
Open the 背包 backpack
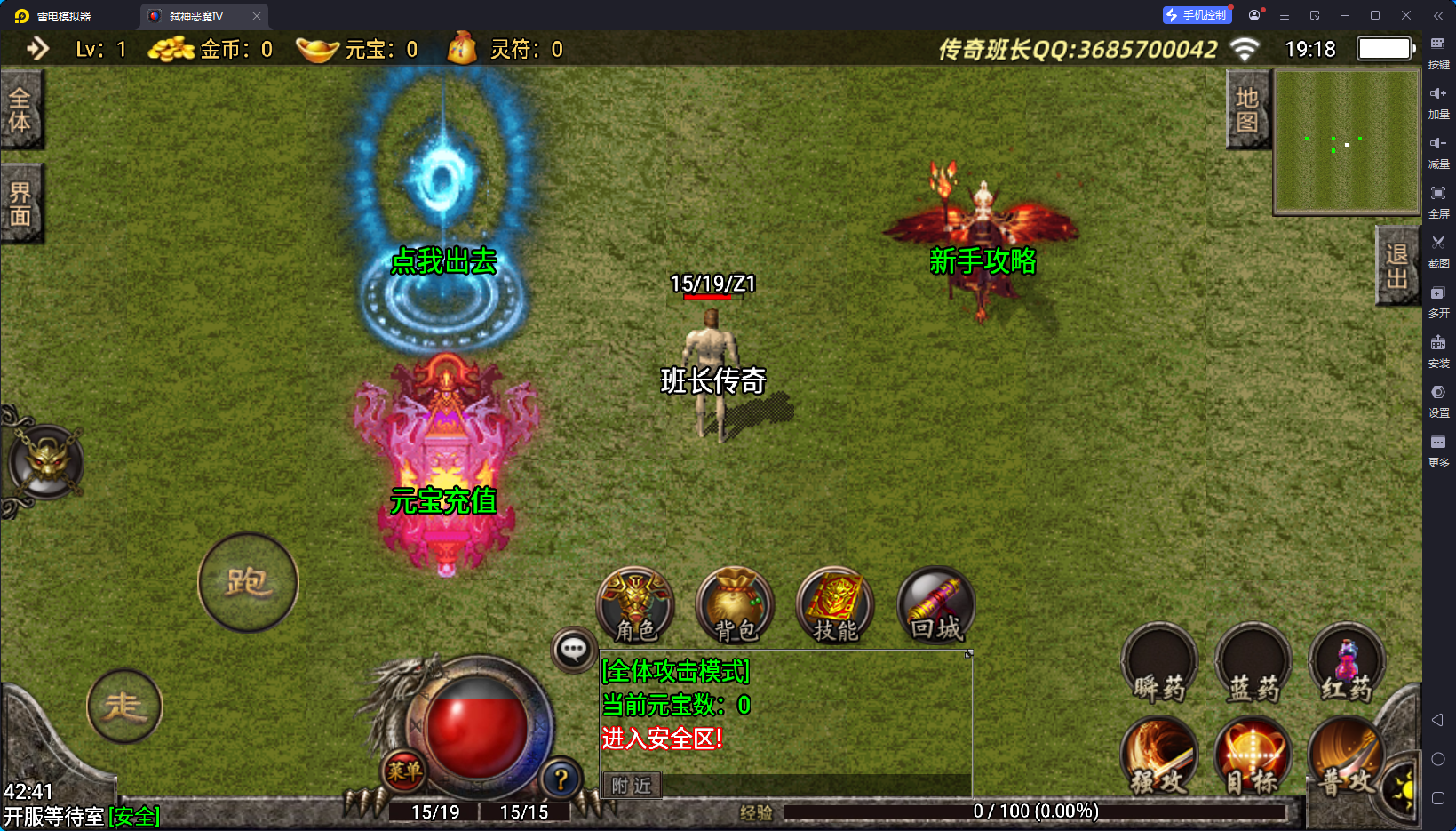(736, 605)
